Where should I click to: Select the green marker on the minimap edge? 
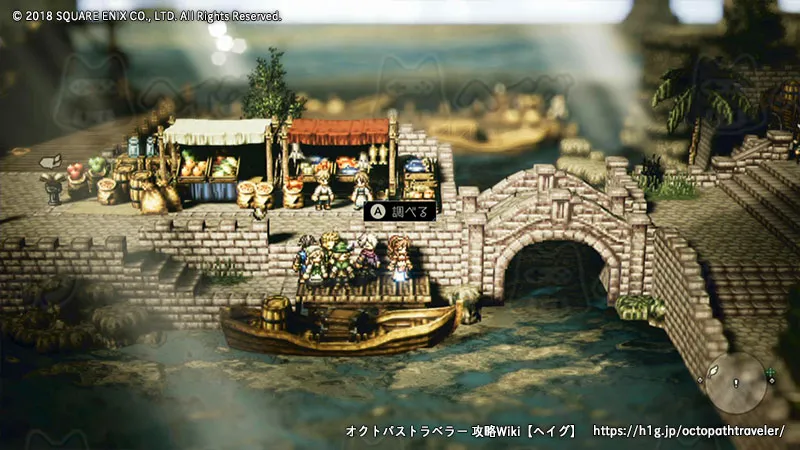point(771,374)
